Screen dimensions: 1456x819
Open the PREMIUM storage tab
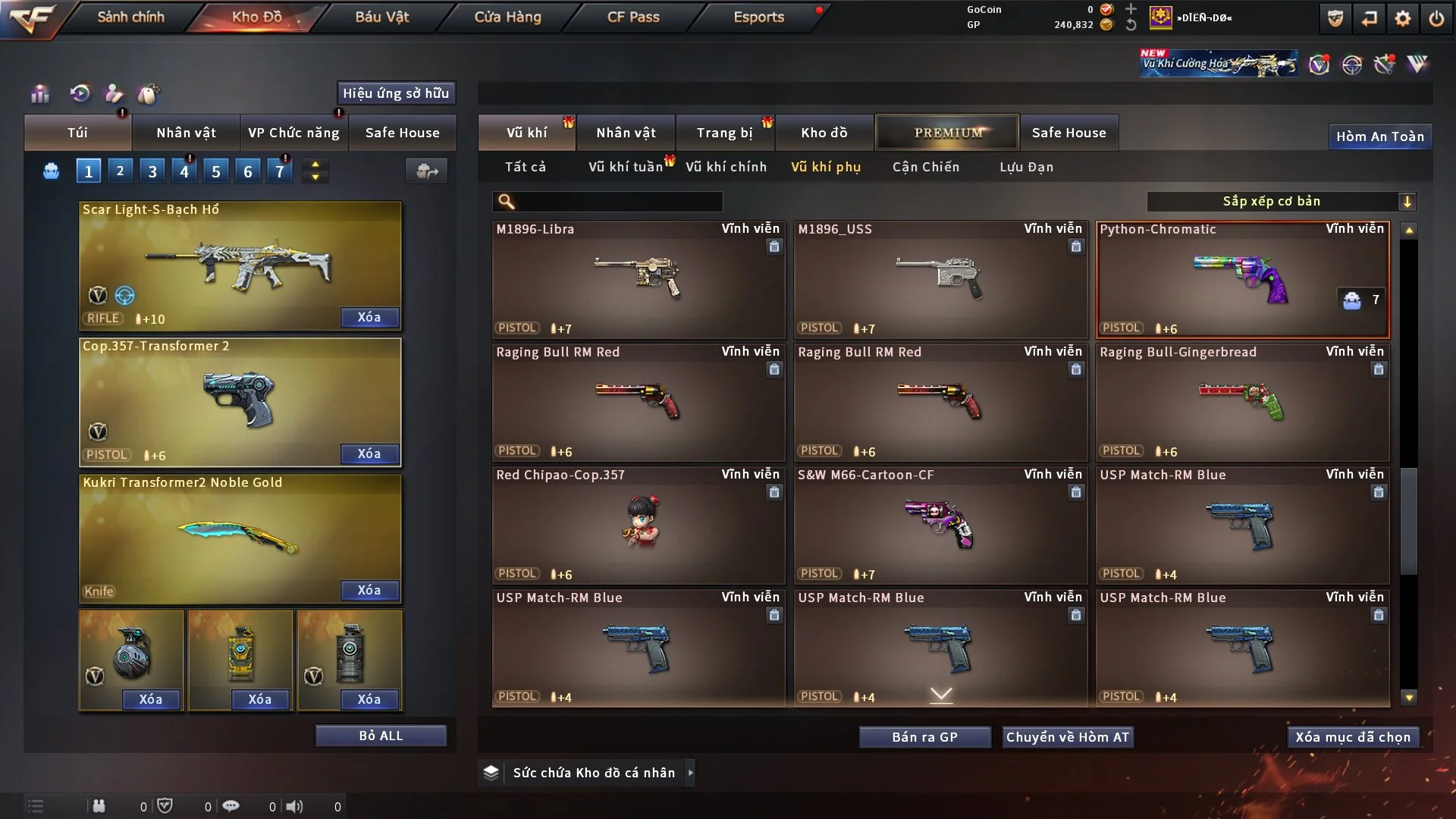(x=948, y=133)
